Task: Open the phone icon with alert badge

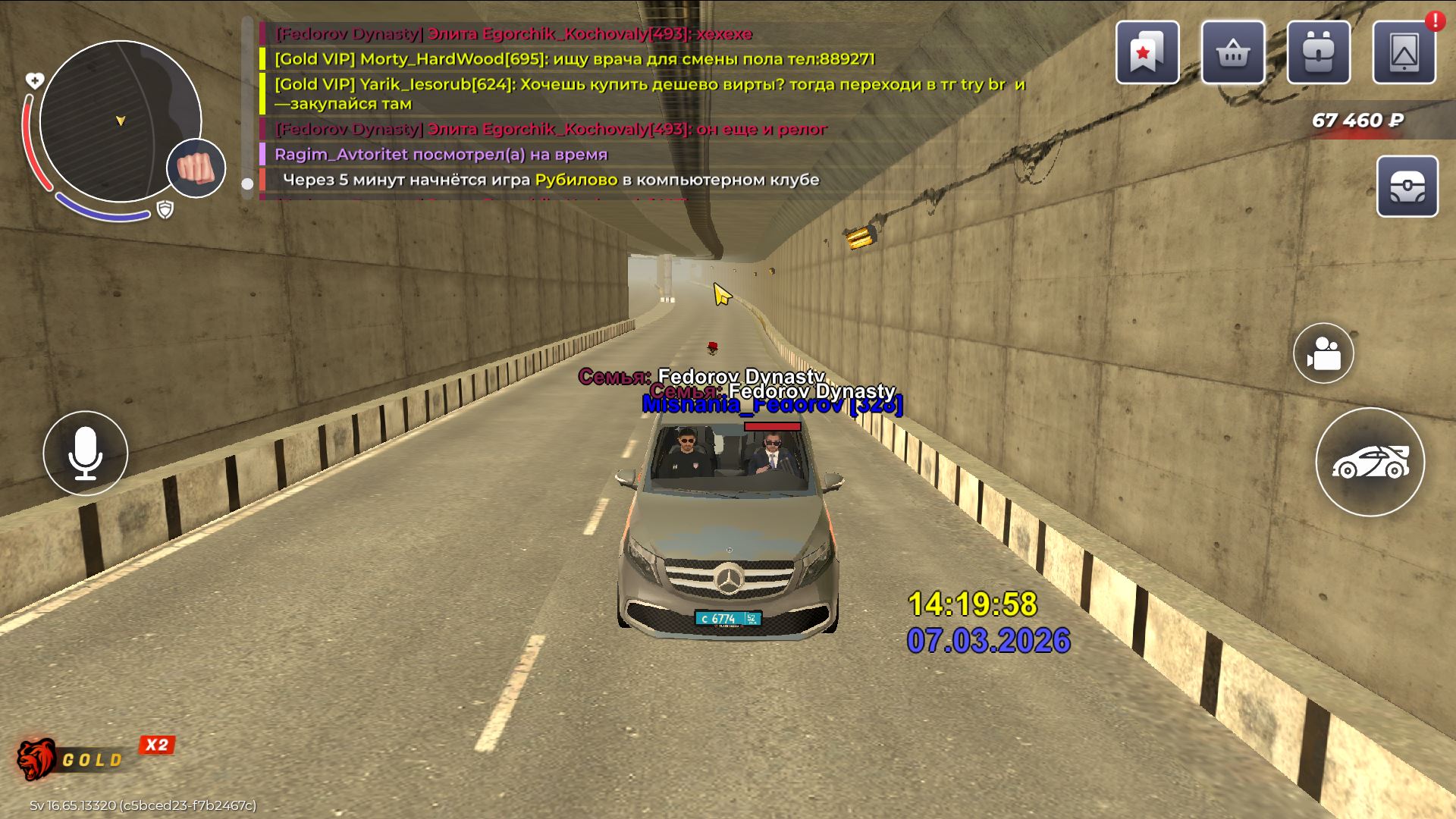Action: [x=1404, y=52]
